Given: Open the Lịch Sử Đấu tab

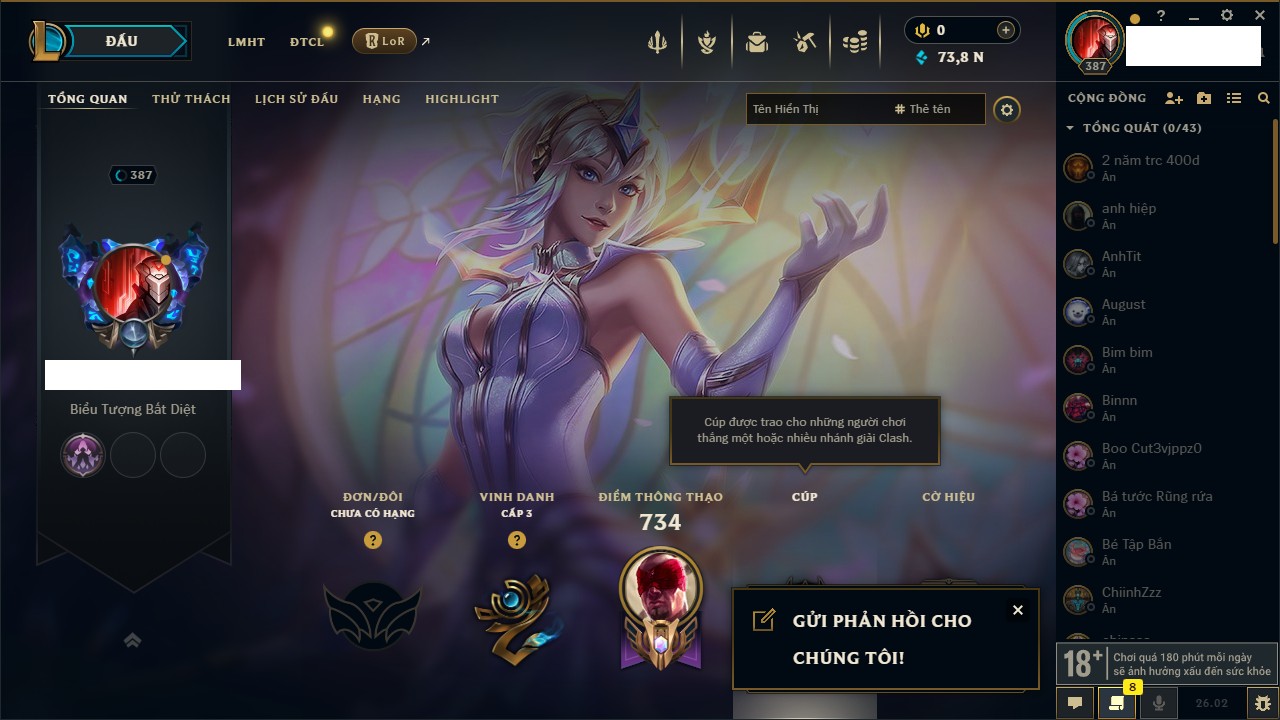Looking at the screenshot, I should (x=296, y=99).
